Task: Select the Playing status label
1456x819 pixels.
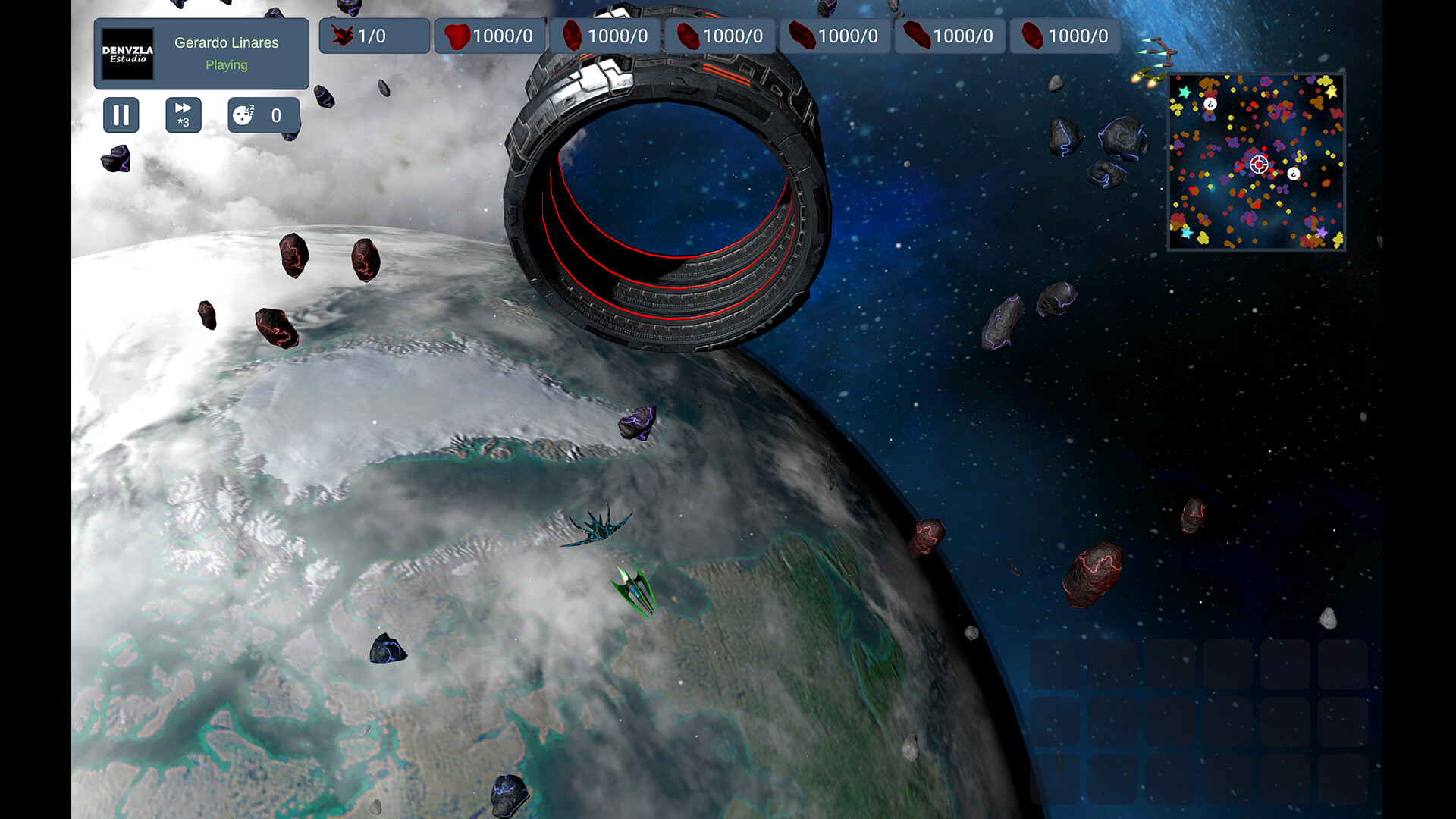Action: (225, 65)
